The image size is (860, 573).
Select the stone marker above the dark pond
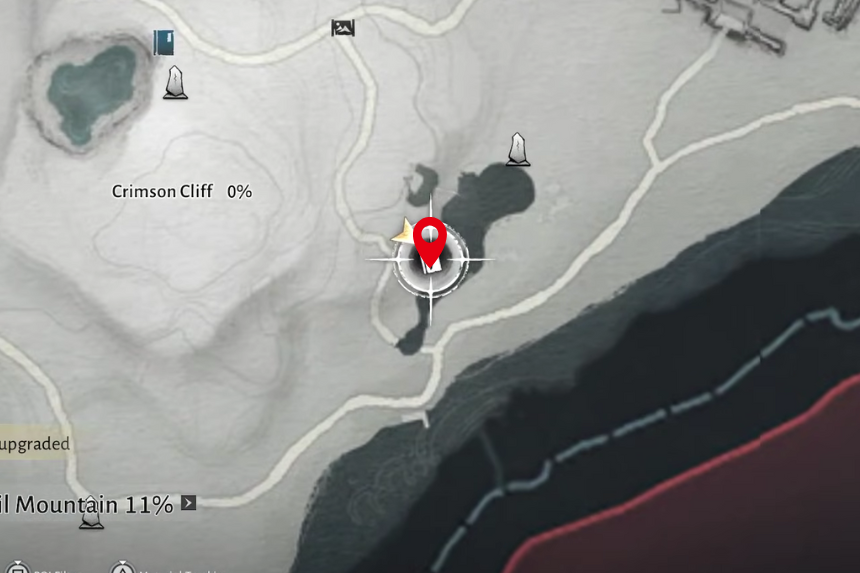click(x=518, y=149)
